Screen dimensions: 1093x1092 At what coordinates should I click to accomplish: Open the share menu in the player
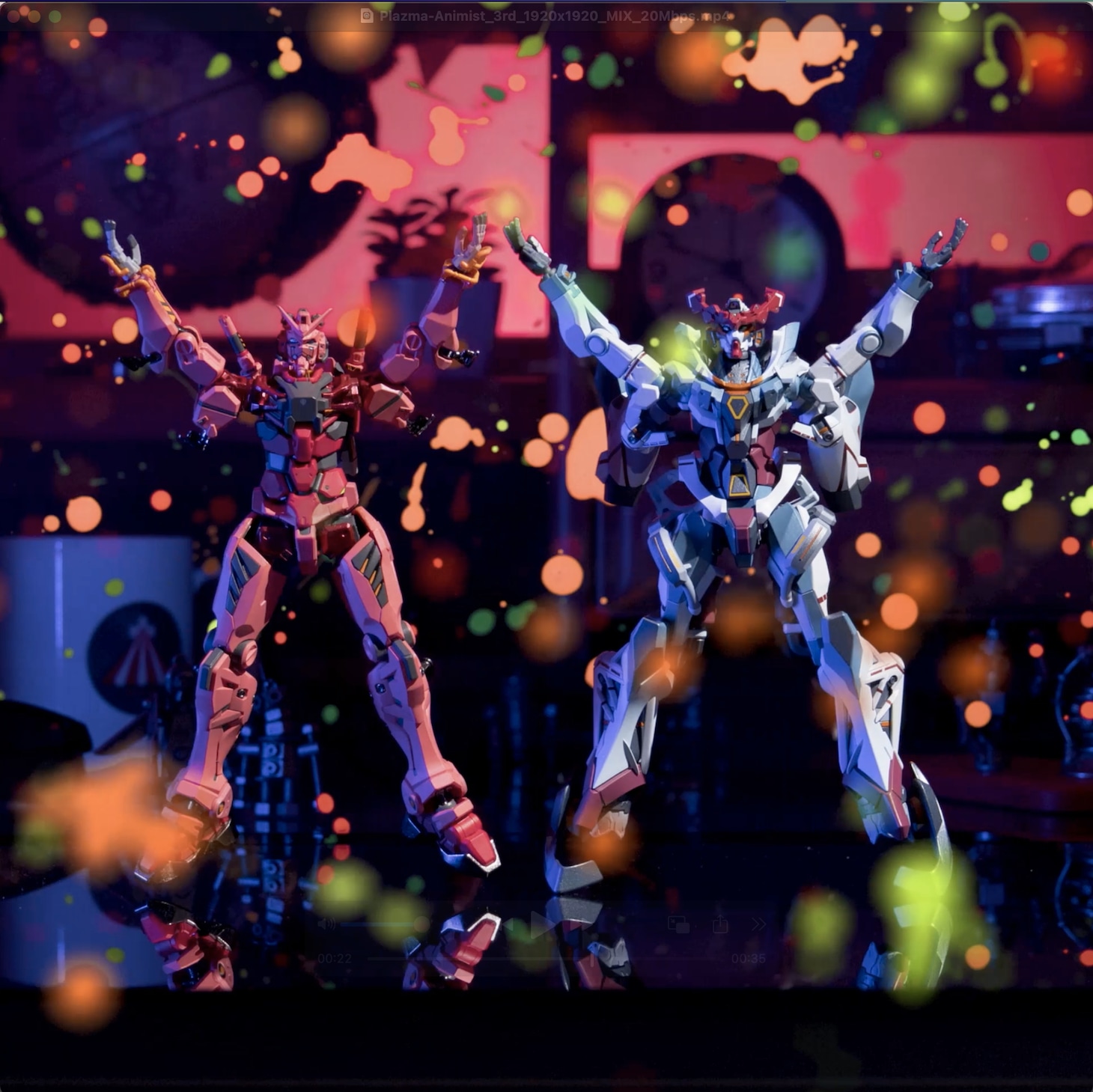pos(720,925)
